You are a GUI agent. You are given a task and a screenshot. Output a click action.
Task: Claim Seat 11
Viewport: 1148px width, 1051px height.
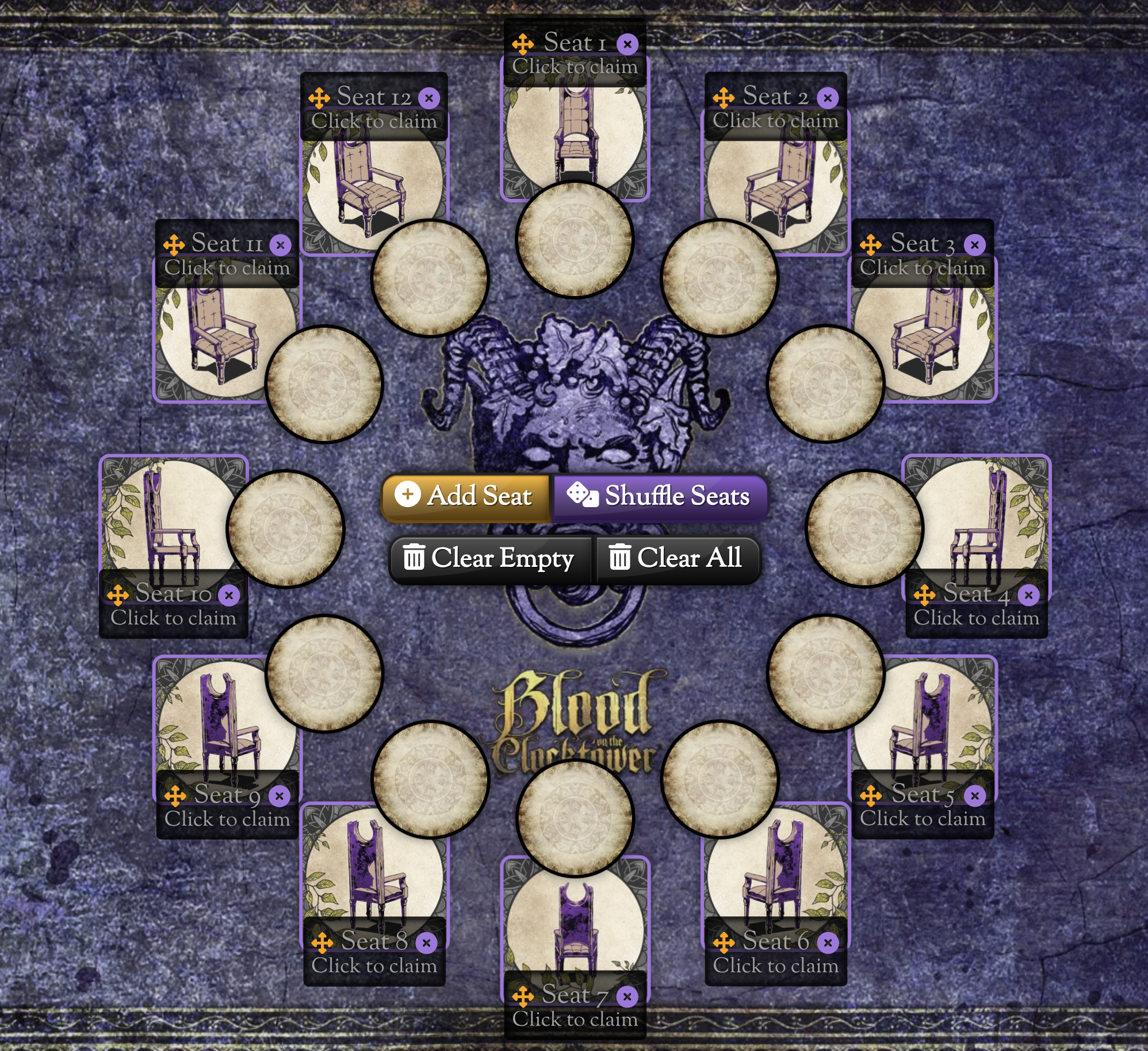coord(227,268)
